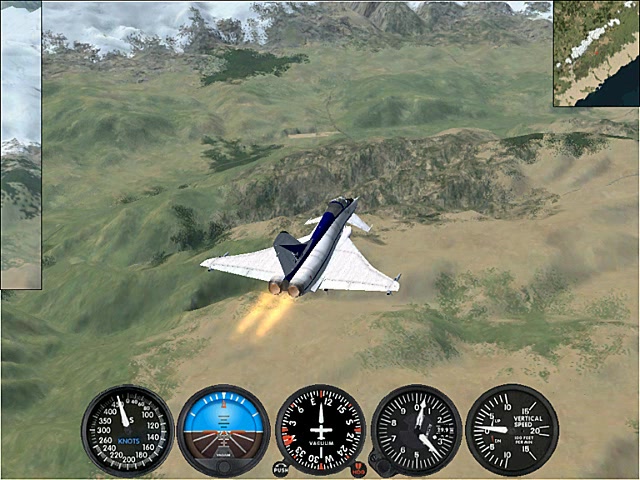Click the vacuum heading indicator compass dial

click(320, 430)
